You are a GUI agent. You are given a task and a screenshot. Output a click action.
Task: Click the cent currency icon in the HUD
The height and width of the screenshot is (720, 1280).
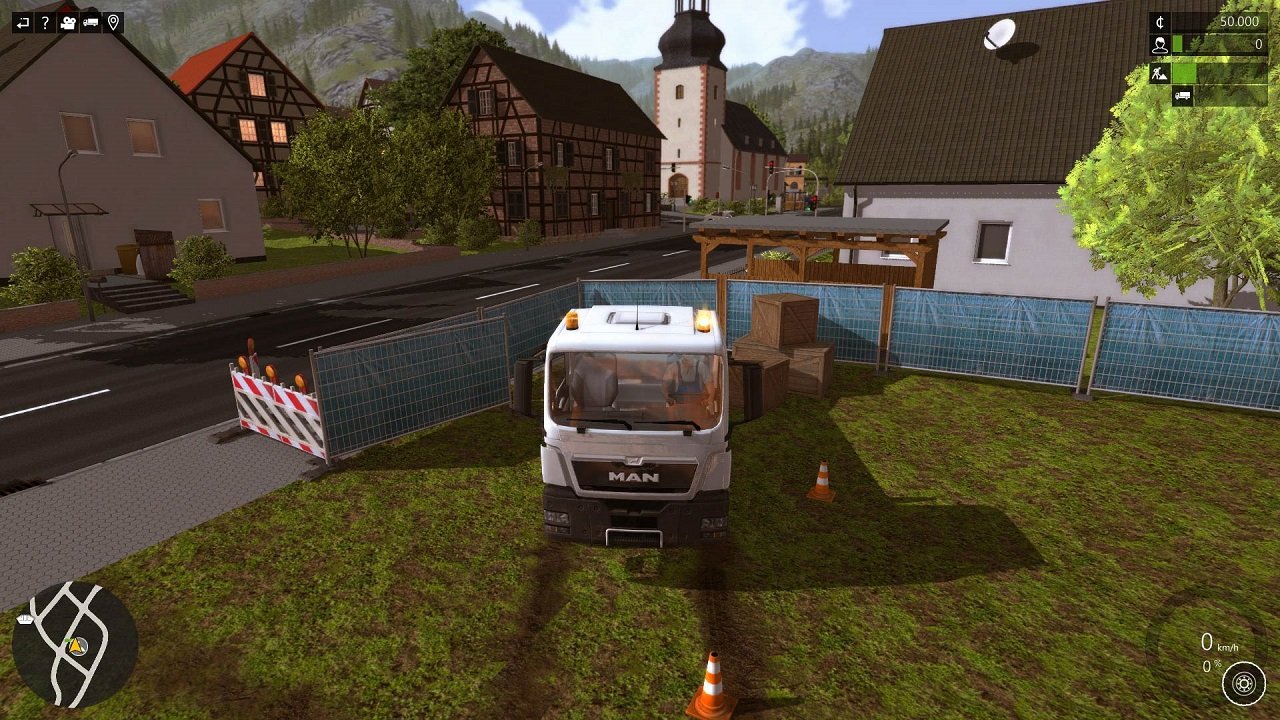pyautogui.click(x=1161, y=21)
